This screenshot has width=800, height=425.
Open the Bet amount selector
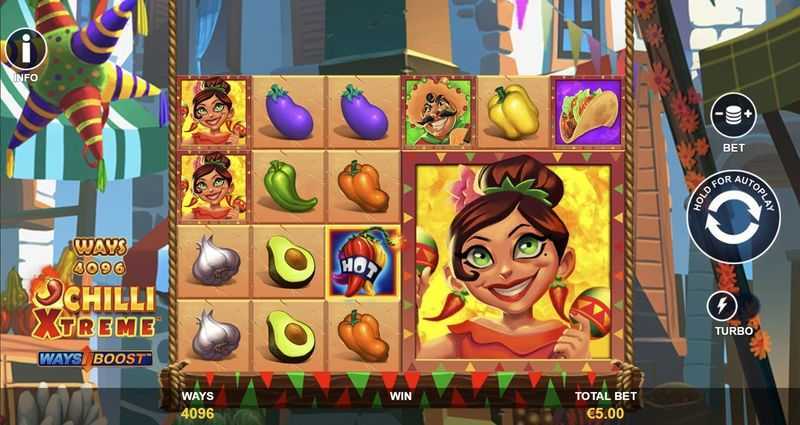pos(732,115)
